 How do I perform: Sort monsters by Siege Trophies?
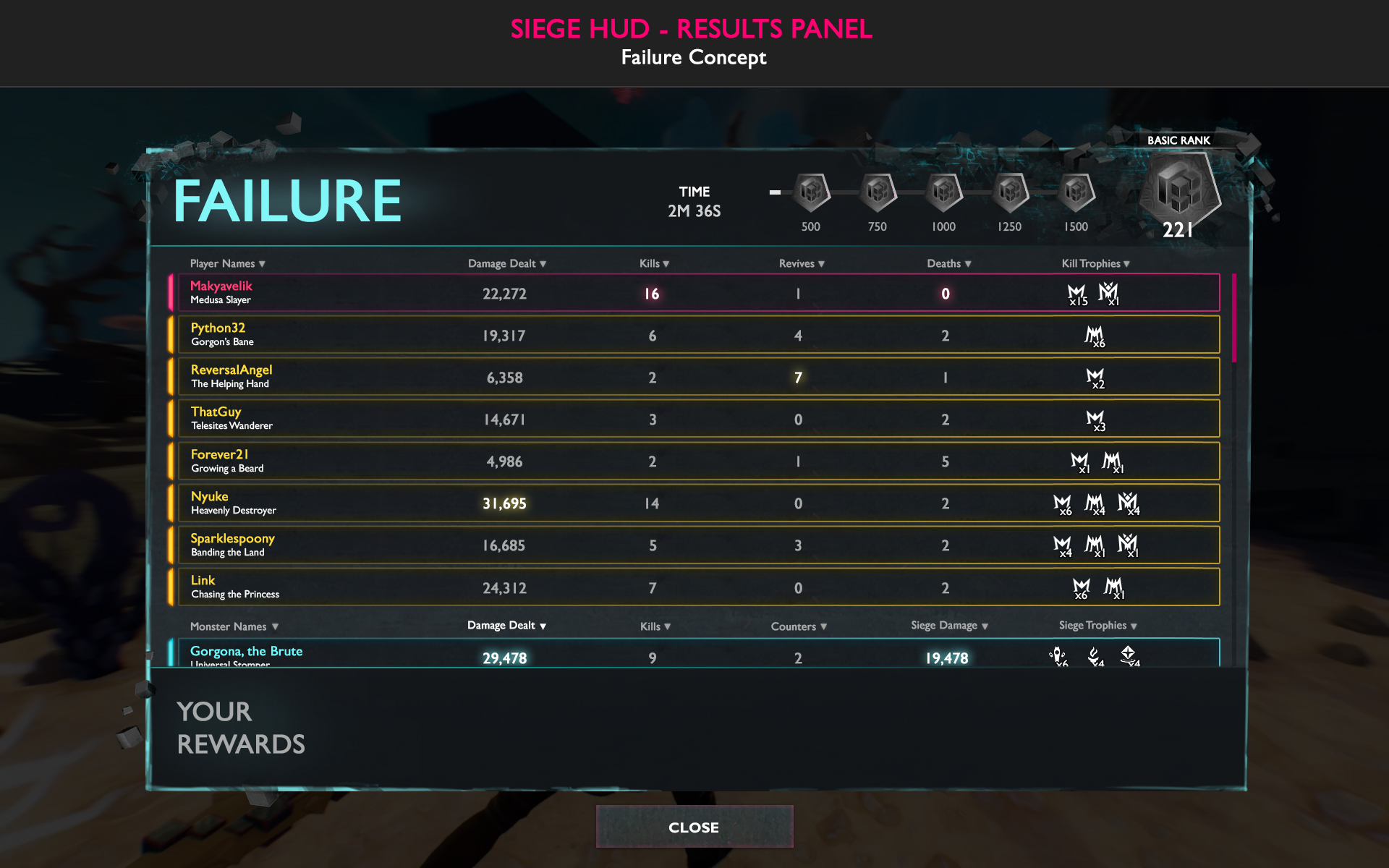[x=1097, y=626]
